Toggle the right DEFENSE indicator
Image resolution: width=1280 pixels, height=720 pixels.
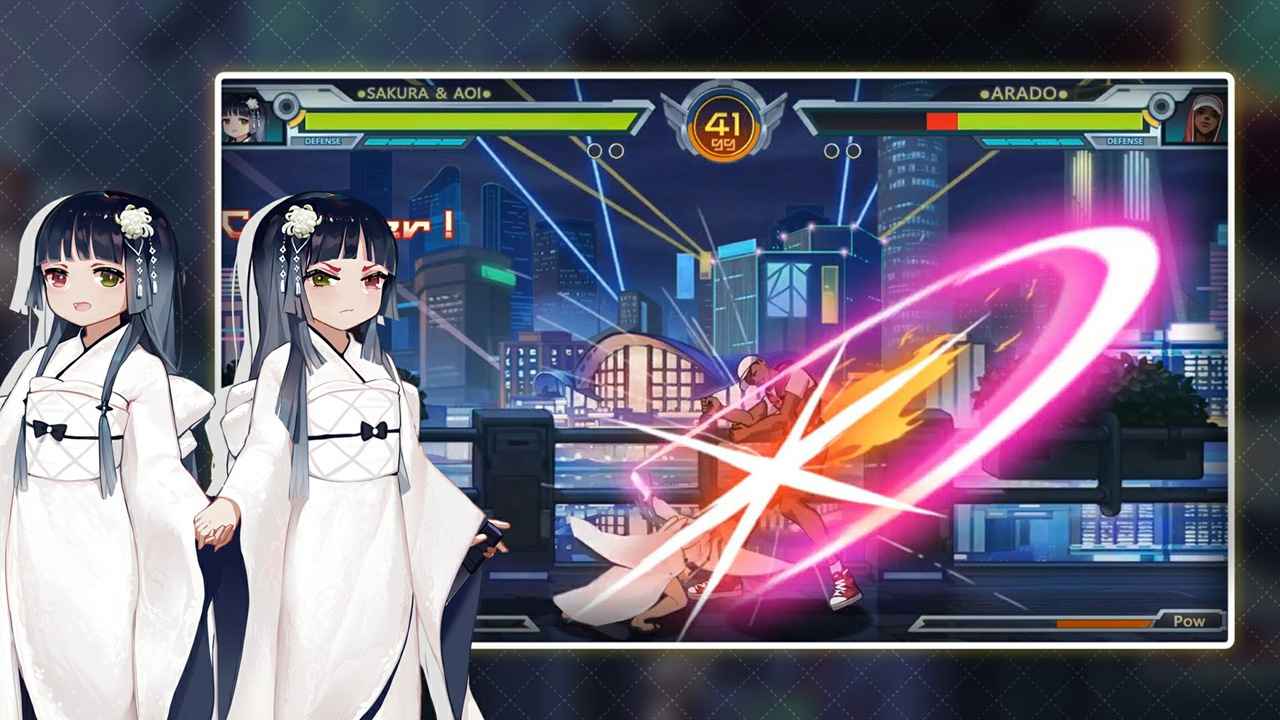pos(1124,141)
